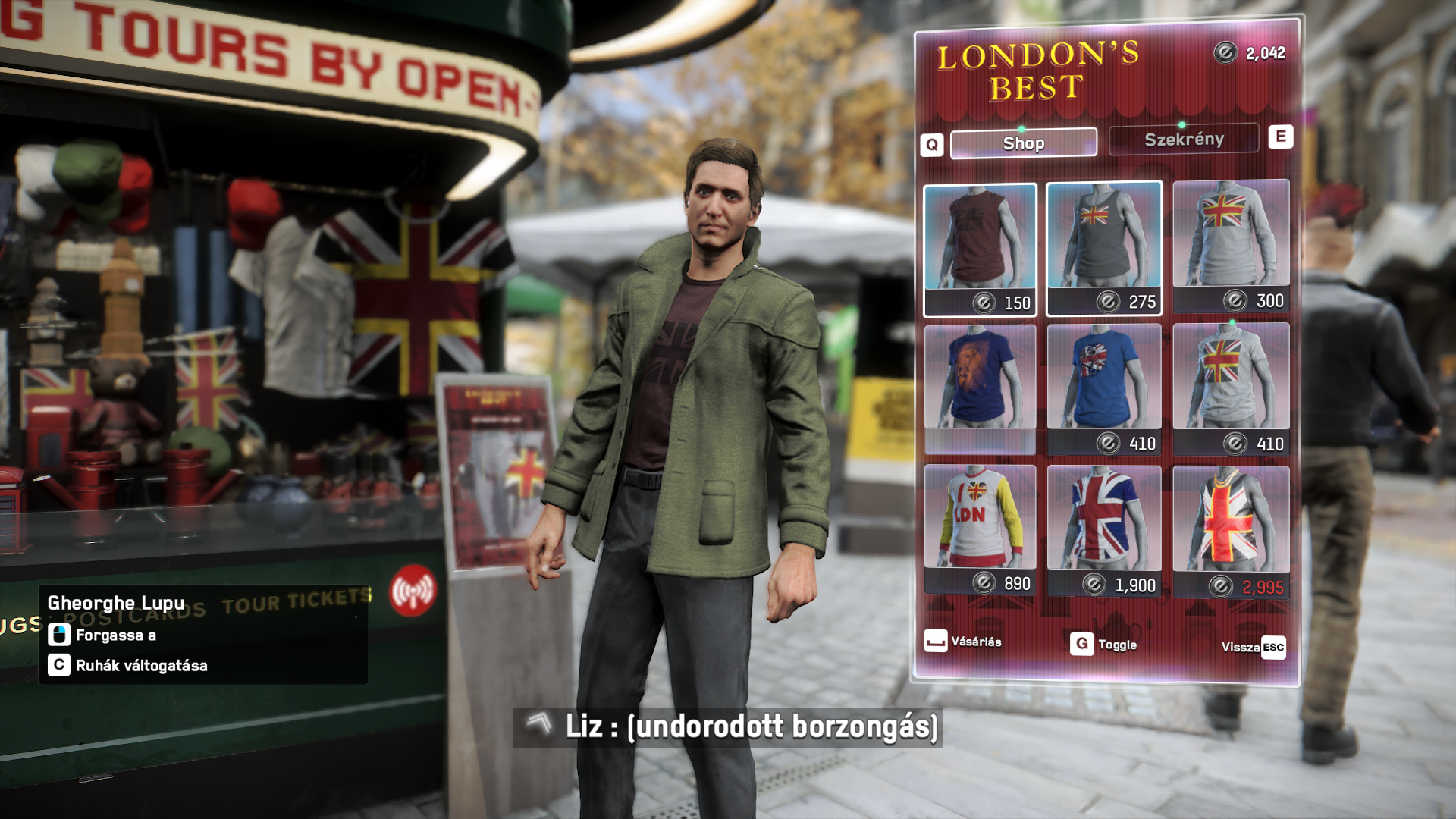This screenshot has width=1456, height=819.
Task: Select the grey Union Jack t-shirt for 410
Action: (1231, 388)
